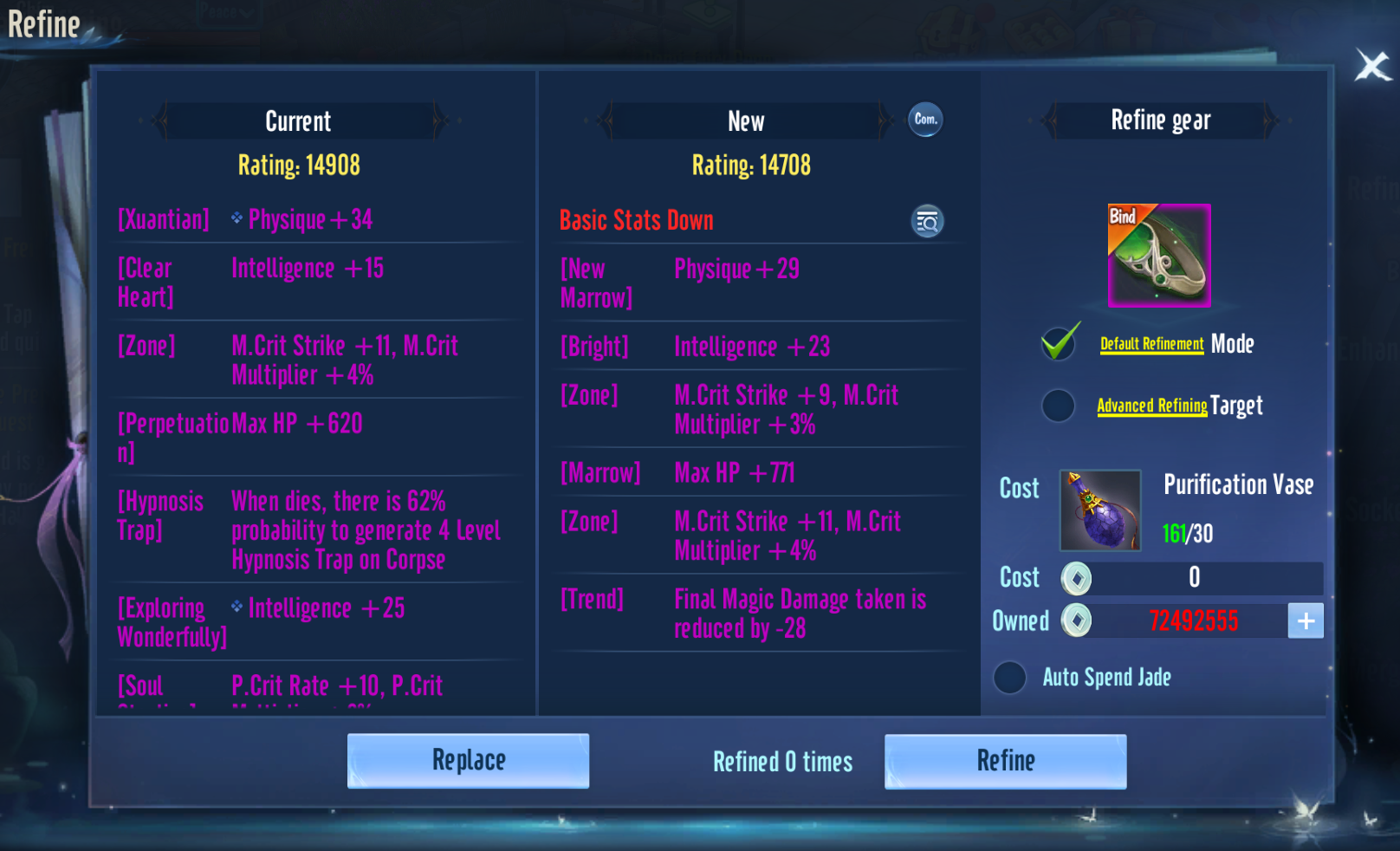Start refining with the Refine button
Screen dimensions: 1400x851
point(1005,761)
